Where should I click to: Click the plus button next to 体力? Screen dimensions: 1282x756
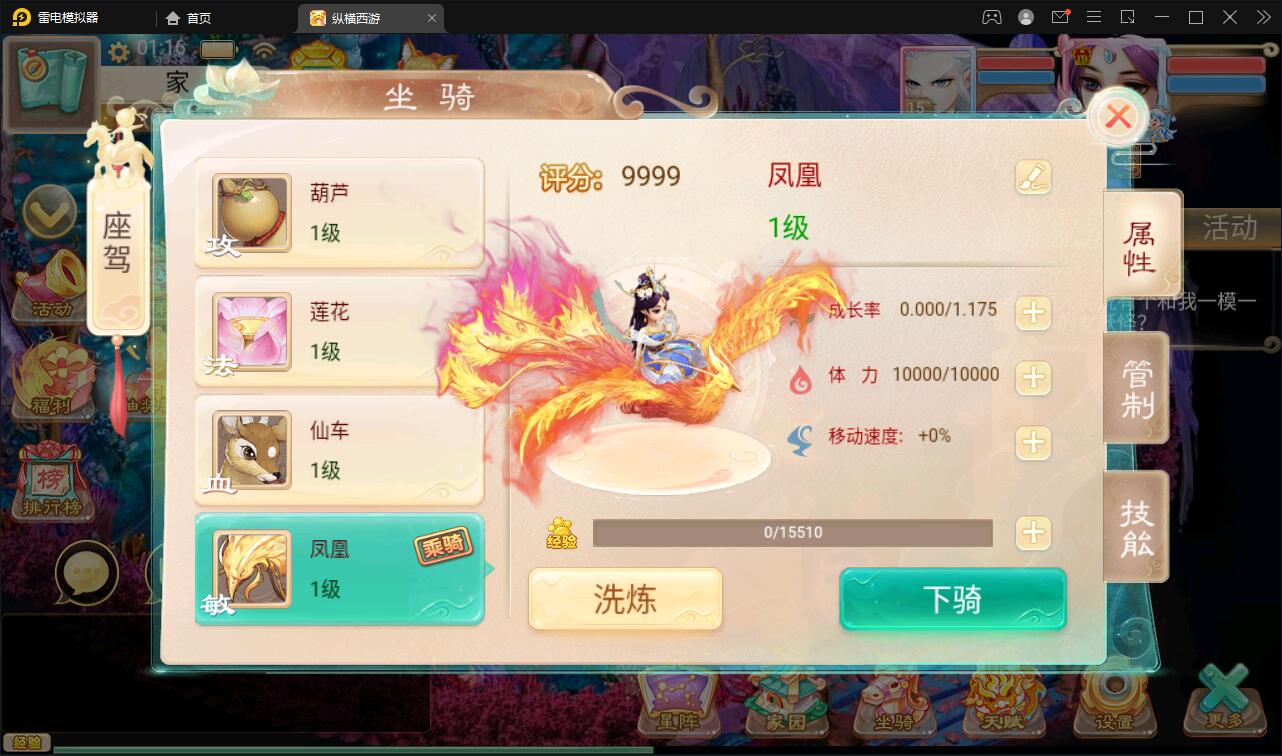1034,378
